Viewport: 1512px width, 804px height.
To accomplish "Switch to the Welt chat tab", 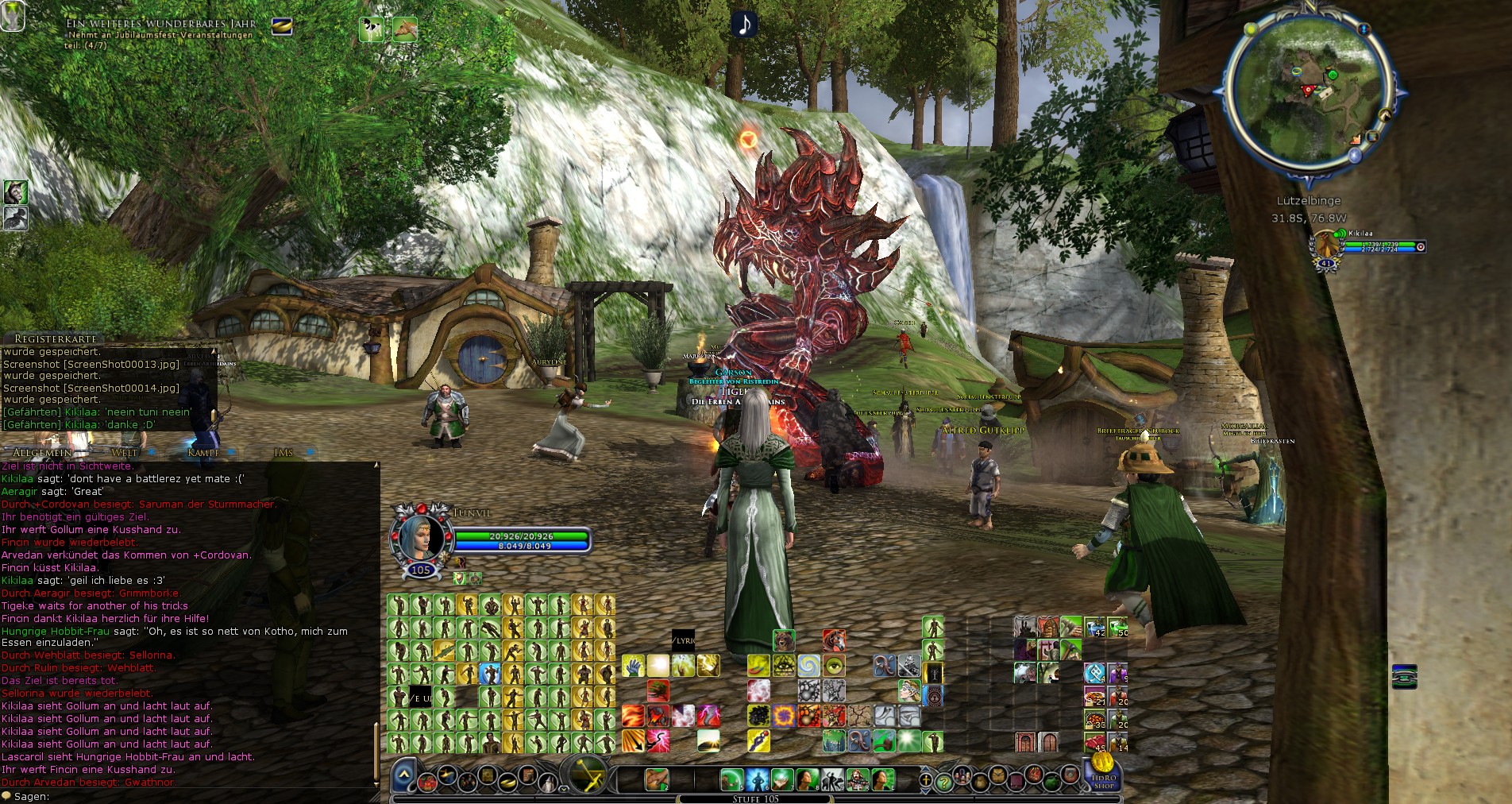I will [124, 453].
